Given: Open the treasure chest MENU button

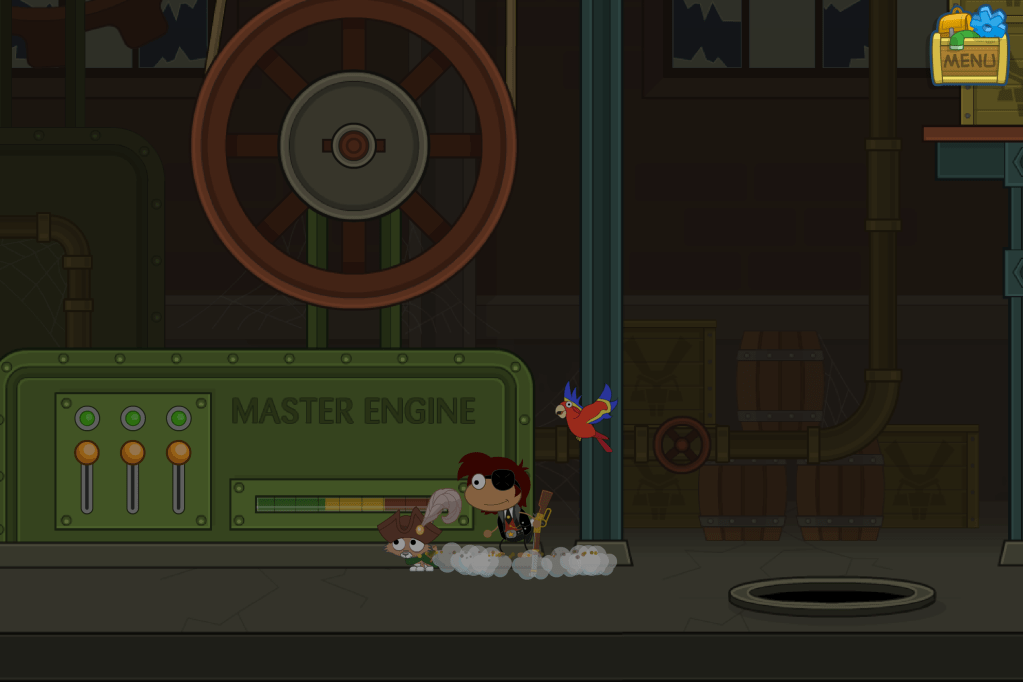Looking at the screenshot, I should pyautogui.click(x=969, y=58).
